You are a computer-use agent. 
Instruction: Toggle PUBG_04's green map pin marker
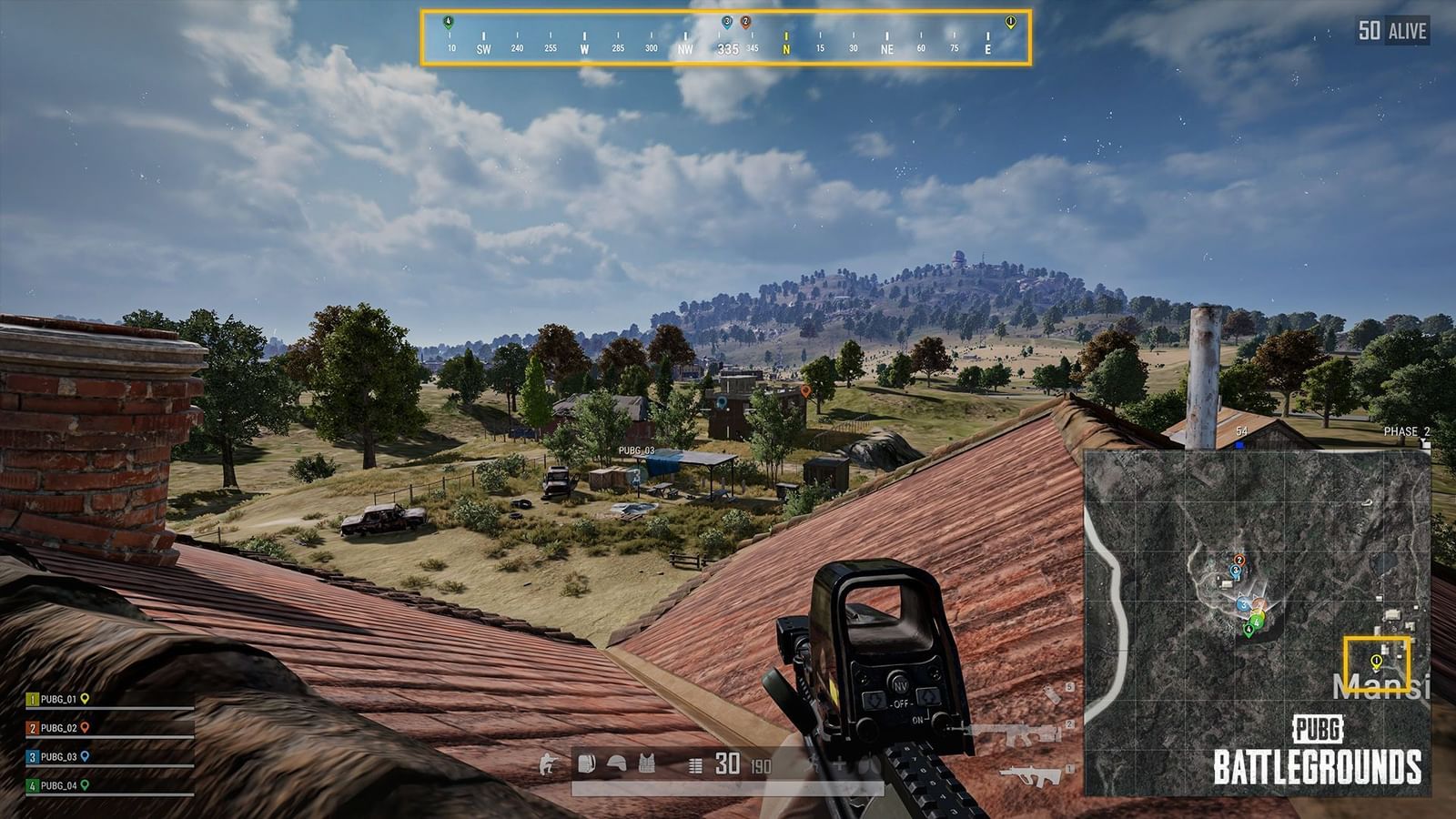coord(85,785)
